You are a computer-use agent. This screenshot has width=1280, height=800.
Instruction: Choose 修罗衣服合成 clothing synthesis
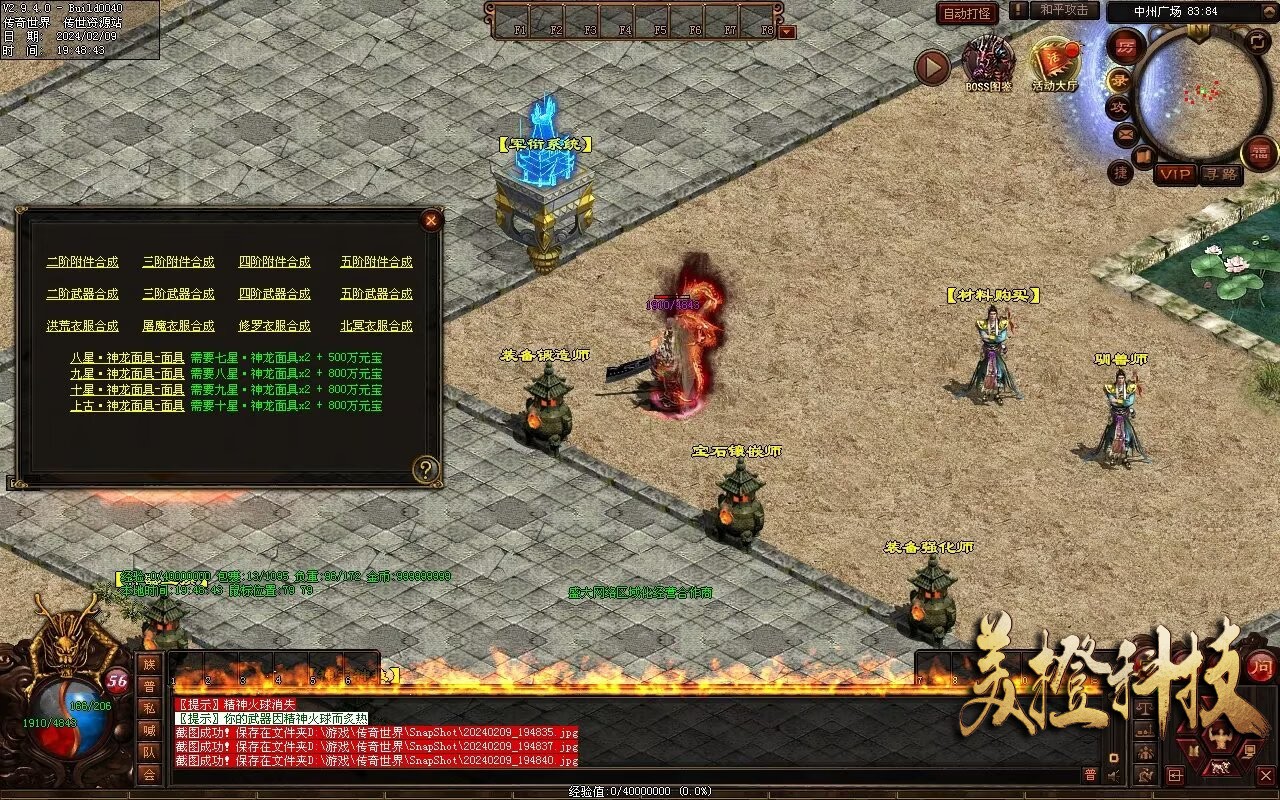click(274, 326)
